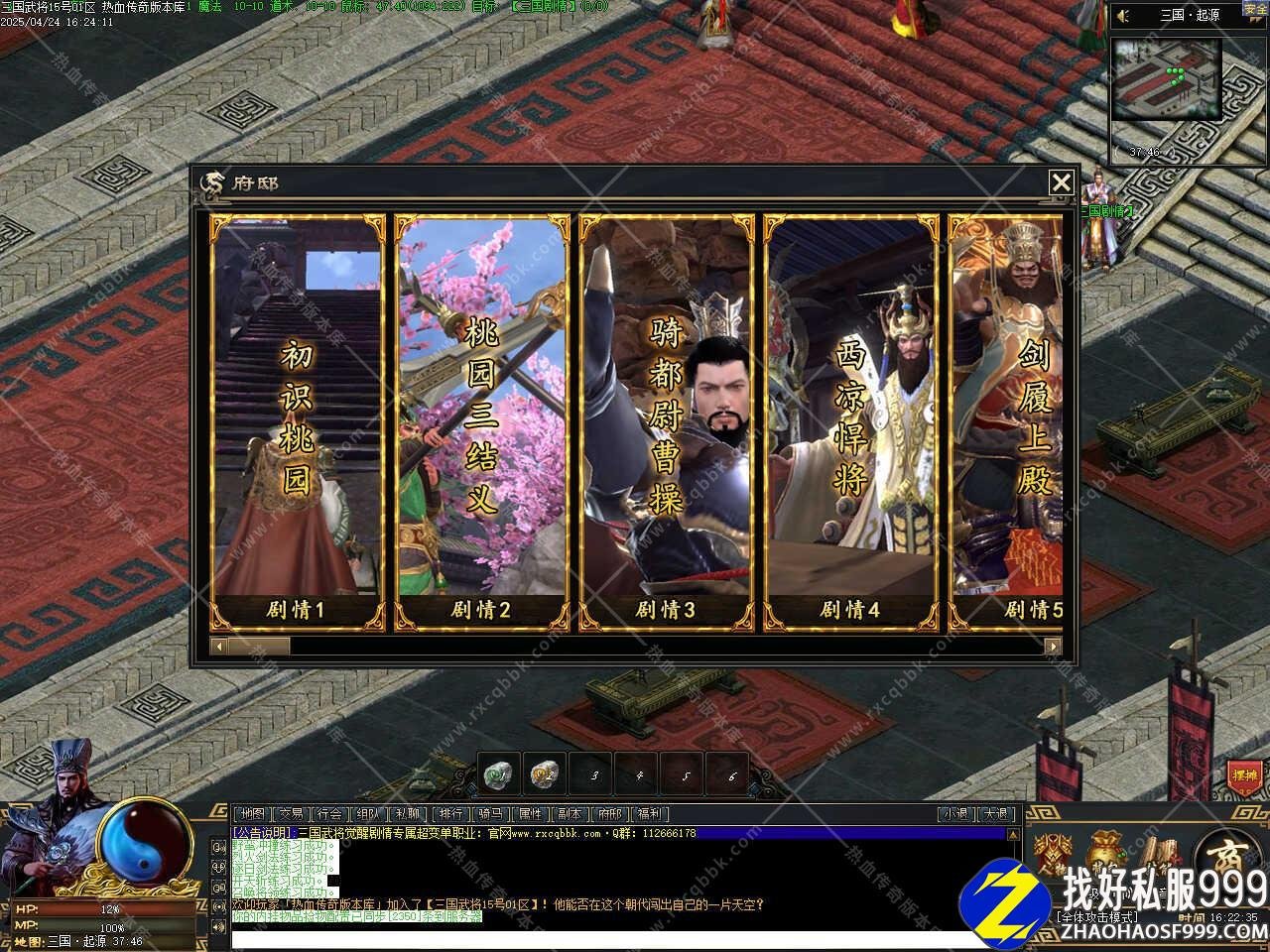
Task: Pick the 西凉悍将 story card
Action: coord(850,422)
